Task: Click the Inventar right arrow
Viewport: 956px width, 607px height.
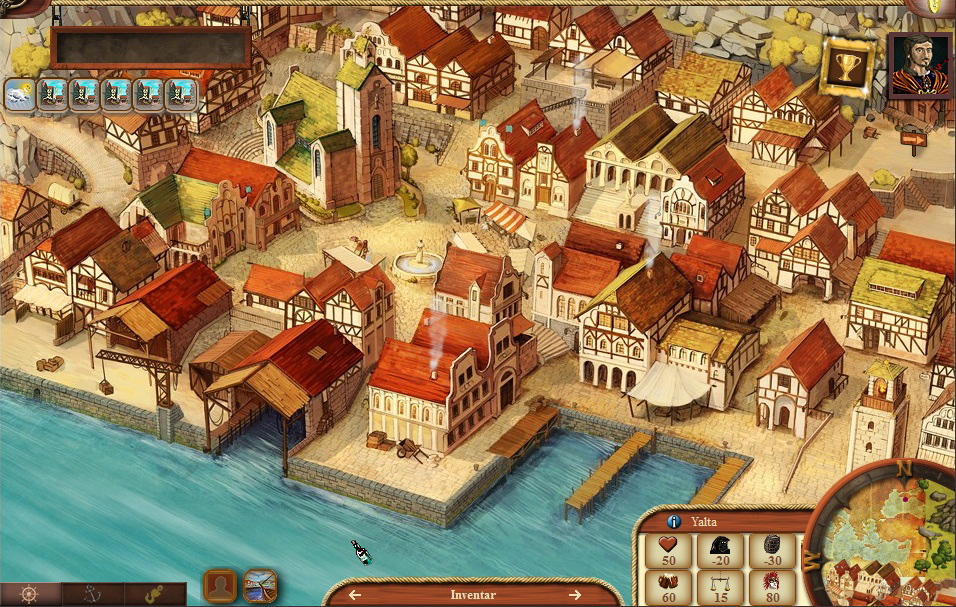Action: tap(575, 595)
